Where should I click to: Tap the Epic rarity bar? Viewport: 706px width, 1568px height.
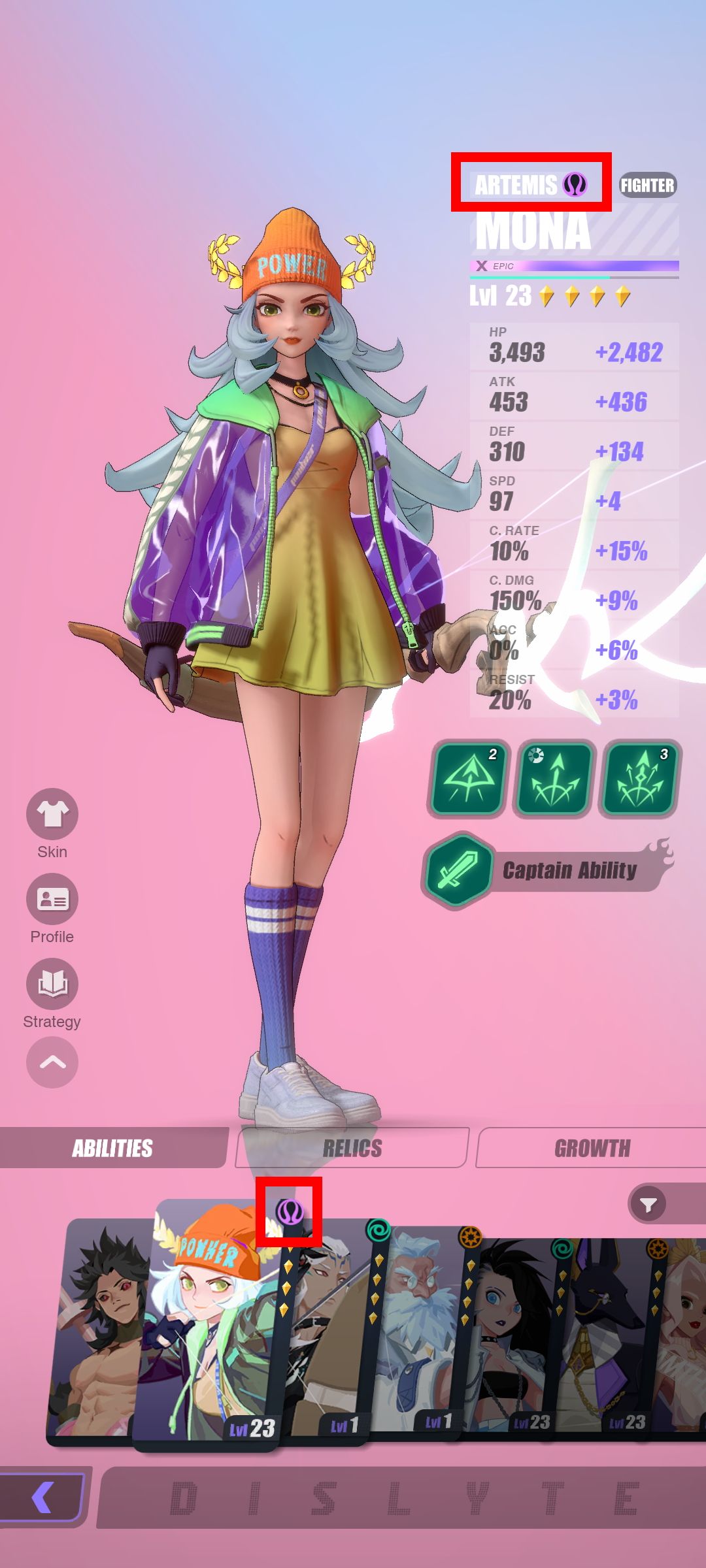(574, 266)
